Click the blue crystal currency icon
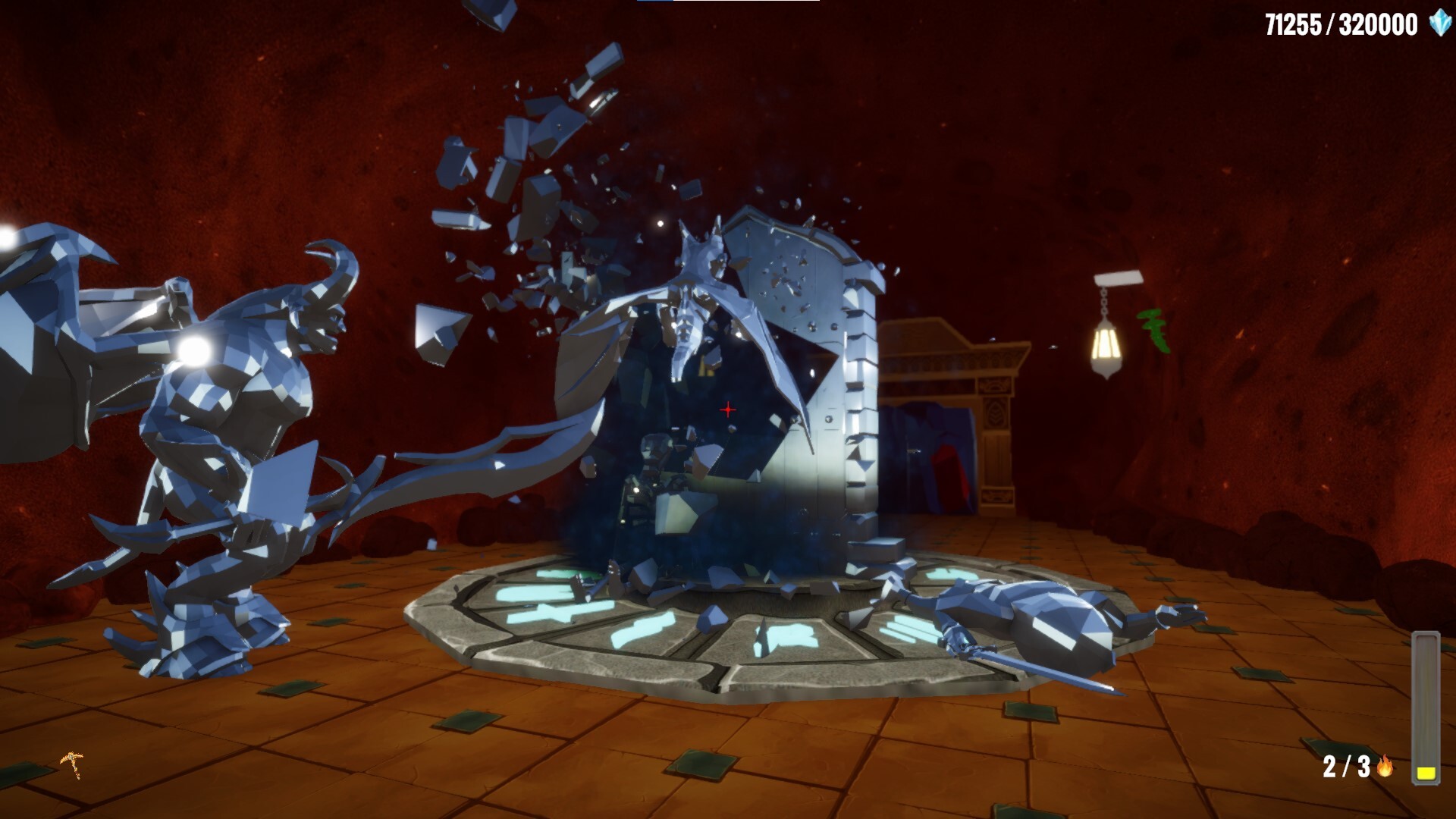The height and width of the screenshot is (819, 1456). 1439,24
